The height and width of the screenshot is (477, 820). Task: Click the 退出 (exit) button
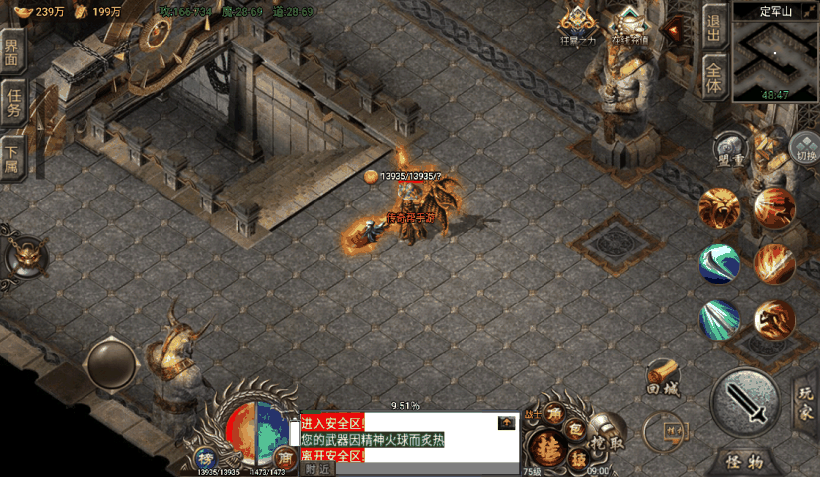(x=714, y=27)
